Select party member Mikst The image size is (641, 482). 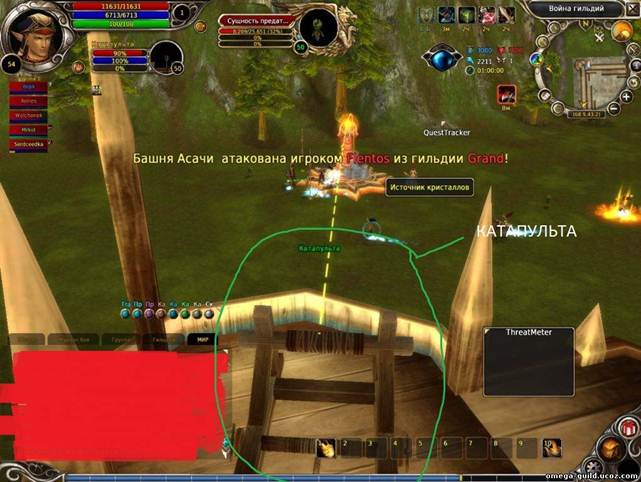28,129
